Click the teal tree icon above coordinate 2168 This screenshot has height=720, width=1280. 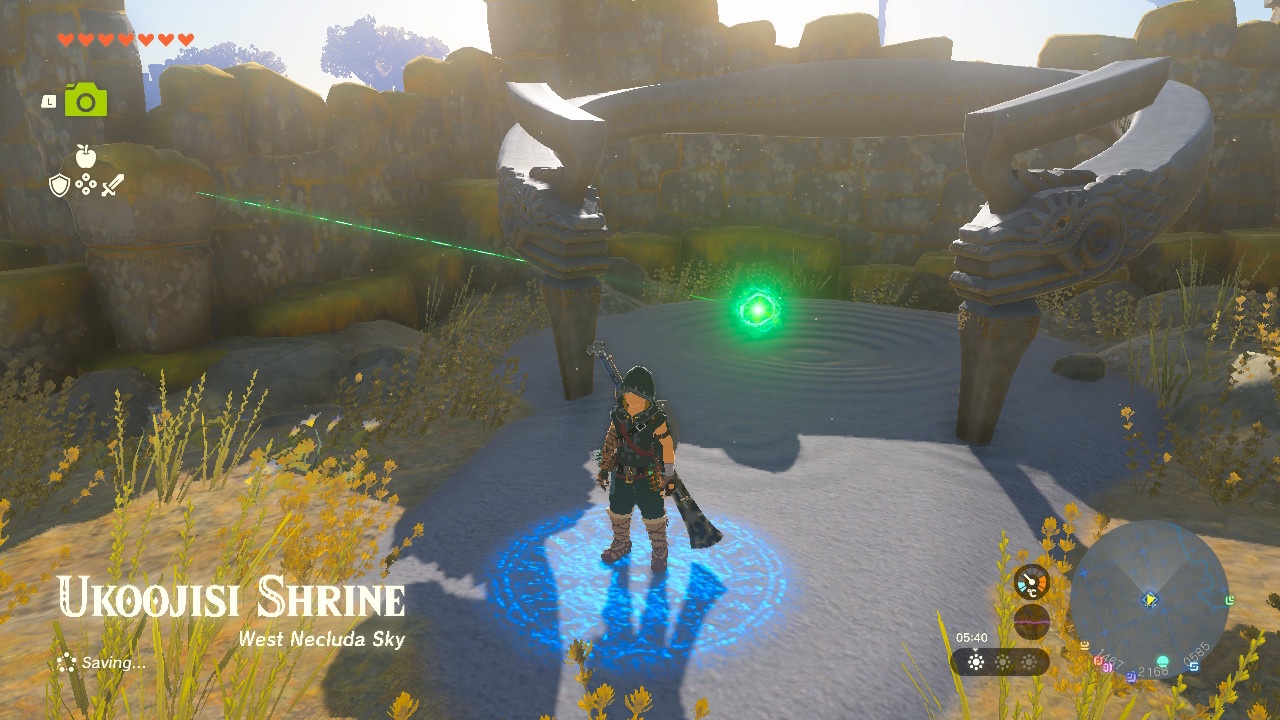pos(1161,662)
